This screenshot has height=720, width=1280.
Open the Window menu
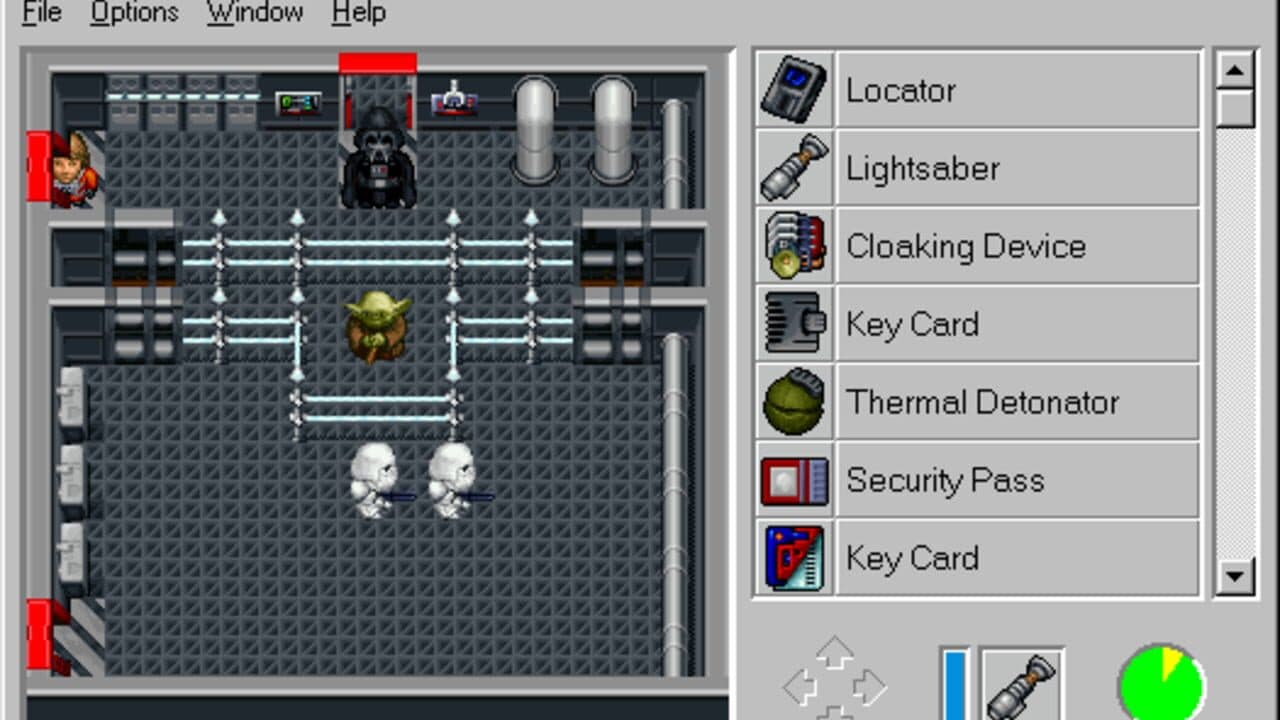click(x=254, y=12)
